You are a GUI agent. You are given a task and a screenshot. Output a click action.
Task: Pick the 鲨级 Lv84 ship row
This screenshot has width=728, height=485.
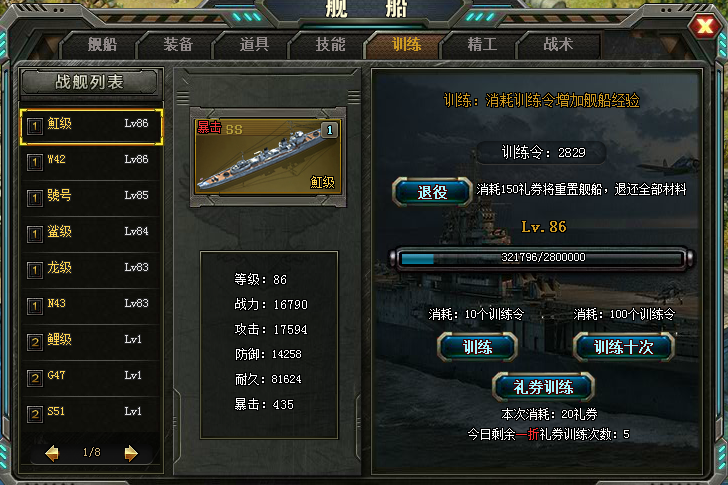click(91, 232)
